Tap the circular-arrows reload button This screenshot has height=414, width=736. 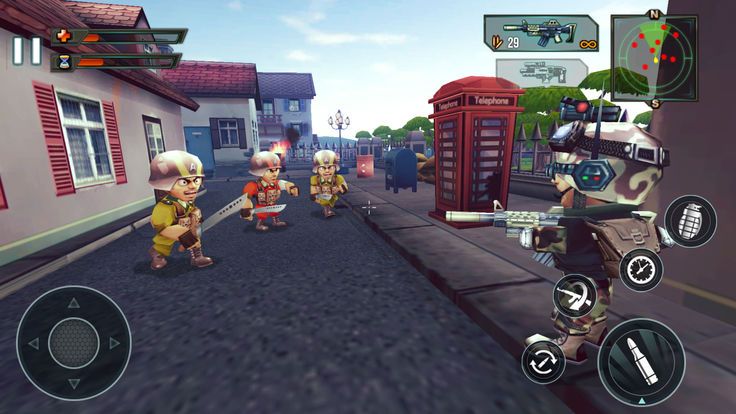(x=544, y=361)
